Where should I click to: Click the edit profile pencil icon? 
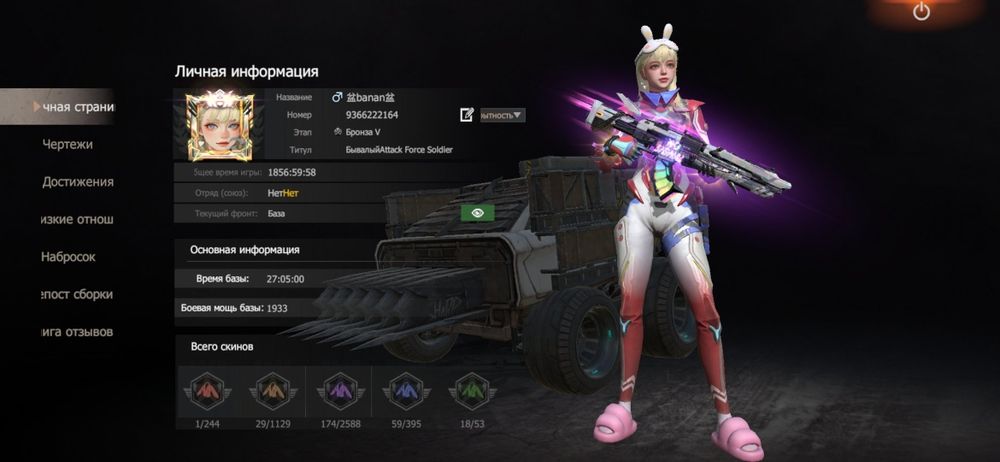coord(467,115)
